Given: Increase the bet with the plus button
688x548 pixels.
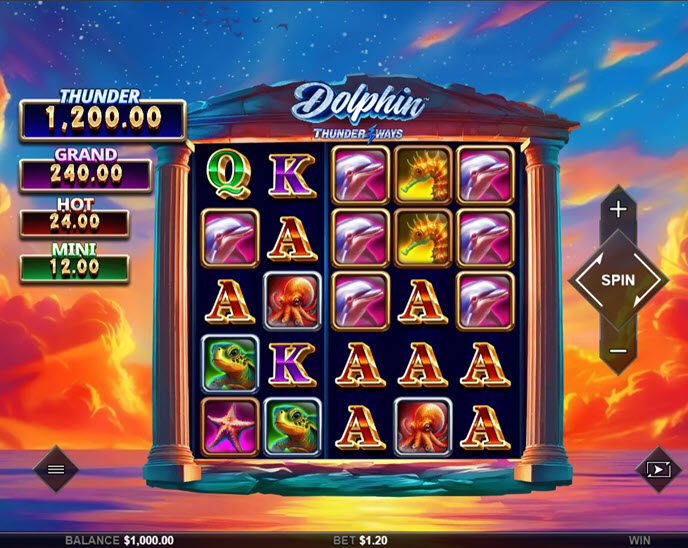Looking at the screenshot, I should 618,210.
